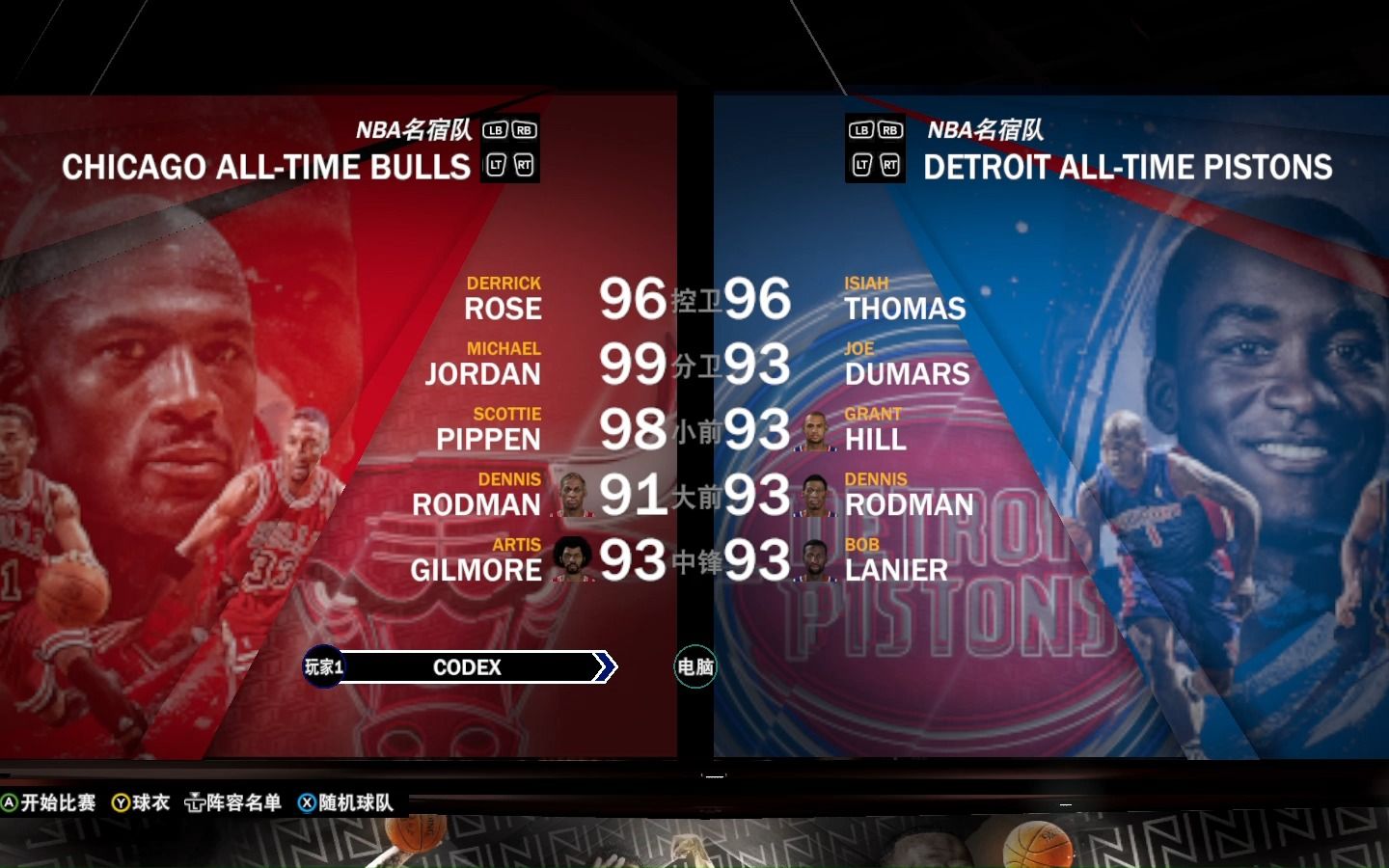This screenshot has height=868, width=1389.
Task: Pick Michael Jordan from the Bulls lineup
Action: (x=483, y=365)
